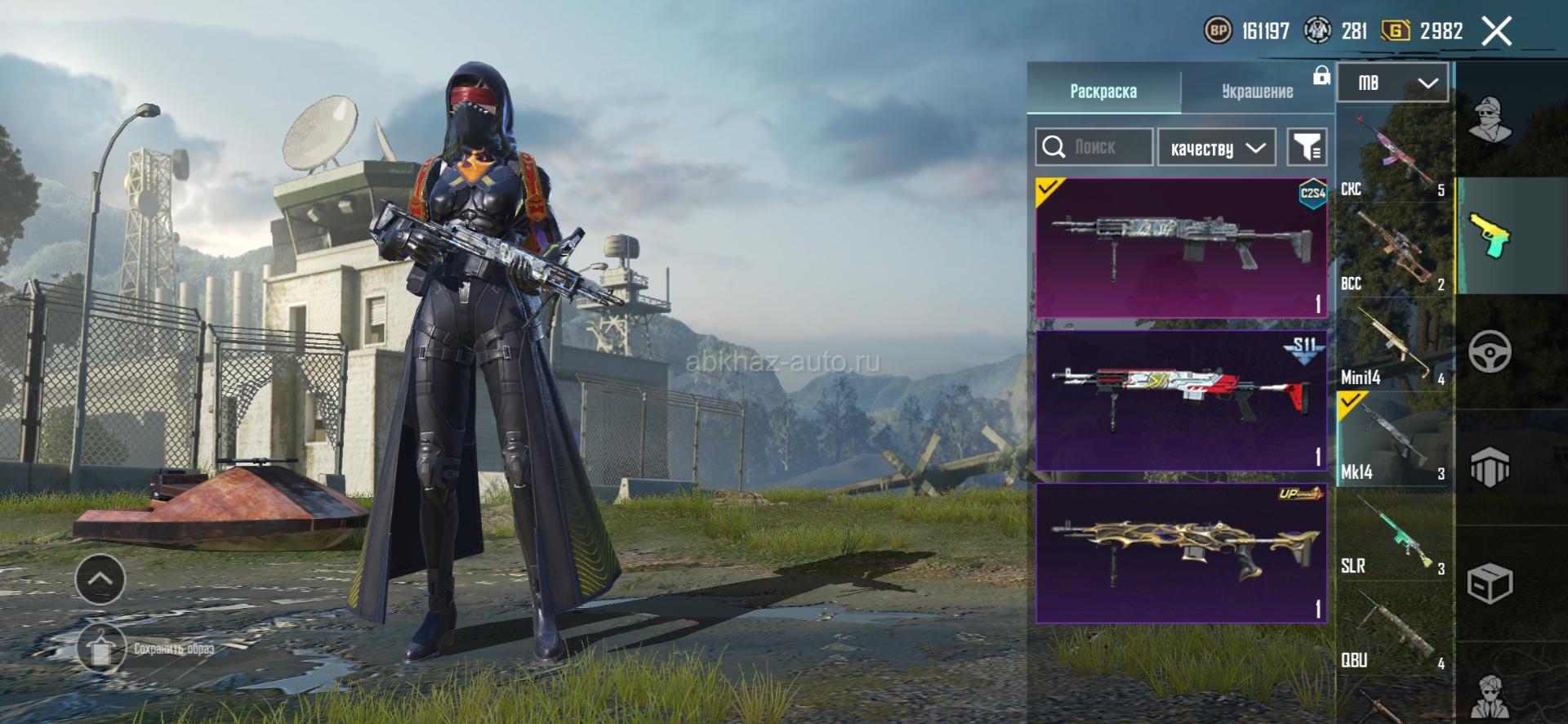Select the Mini14 weapon entry

1395,345
